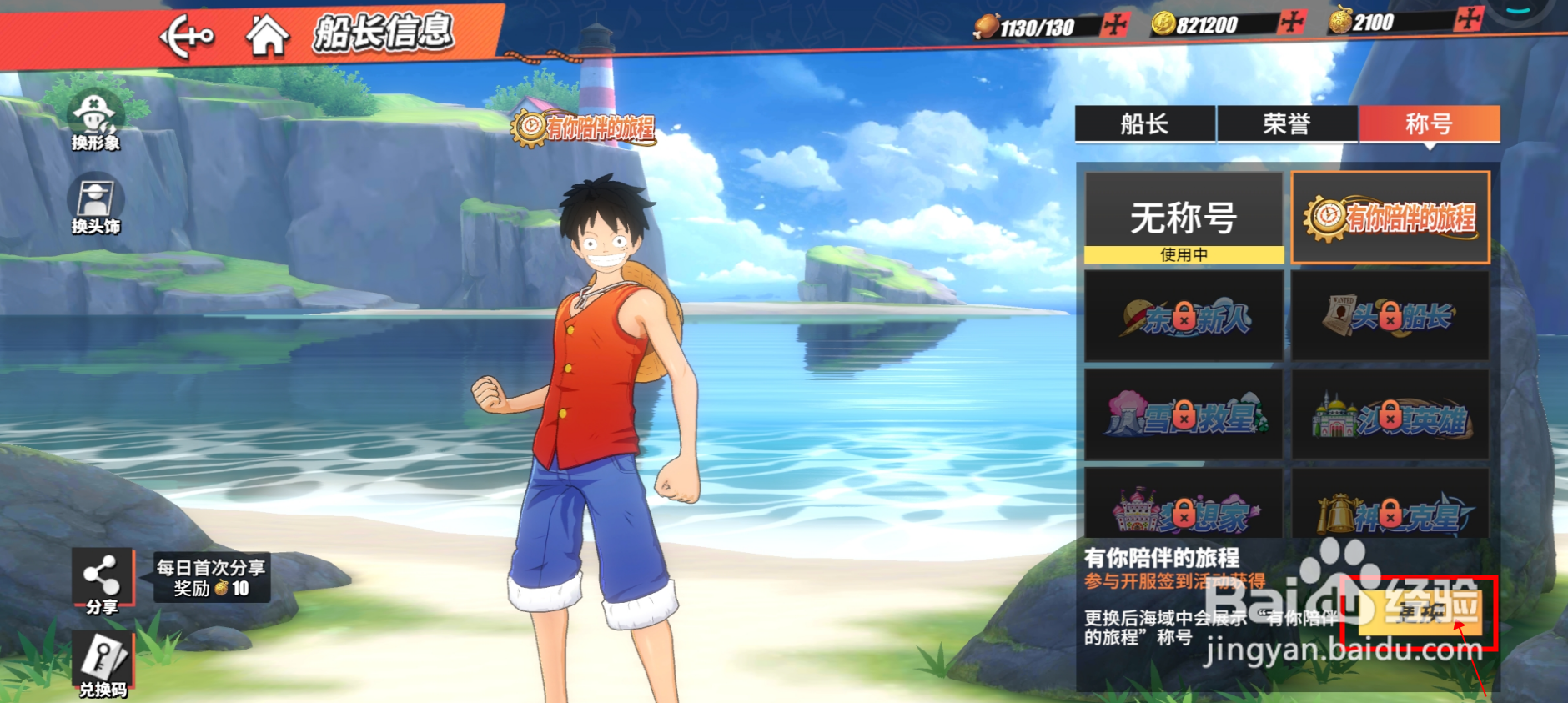Switch to the 荣誉 tab
The height and width of the screenshot is (703, 1568).
click(x=1287, y=124)
